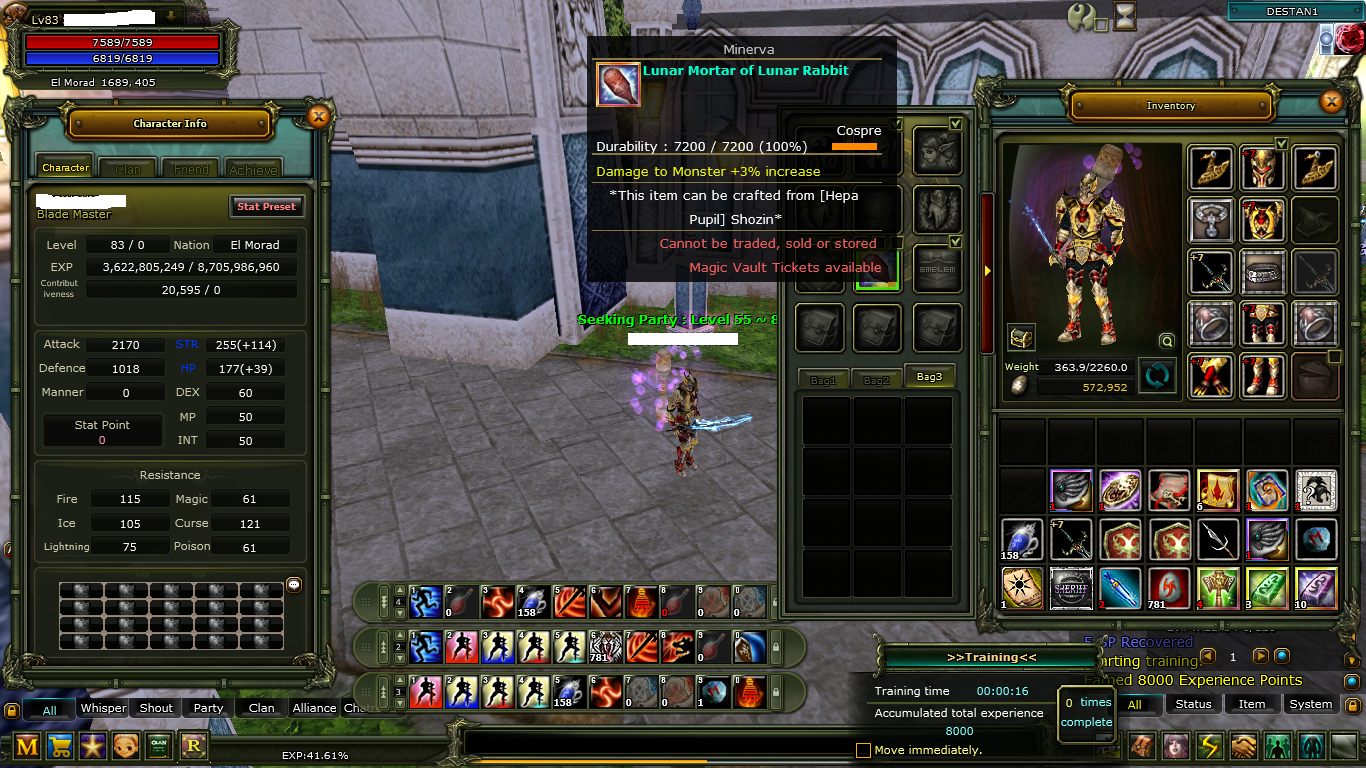
Task: Open the Stat Preset button
Action: (x=265, y=206)
